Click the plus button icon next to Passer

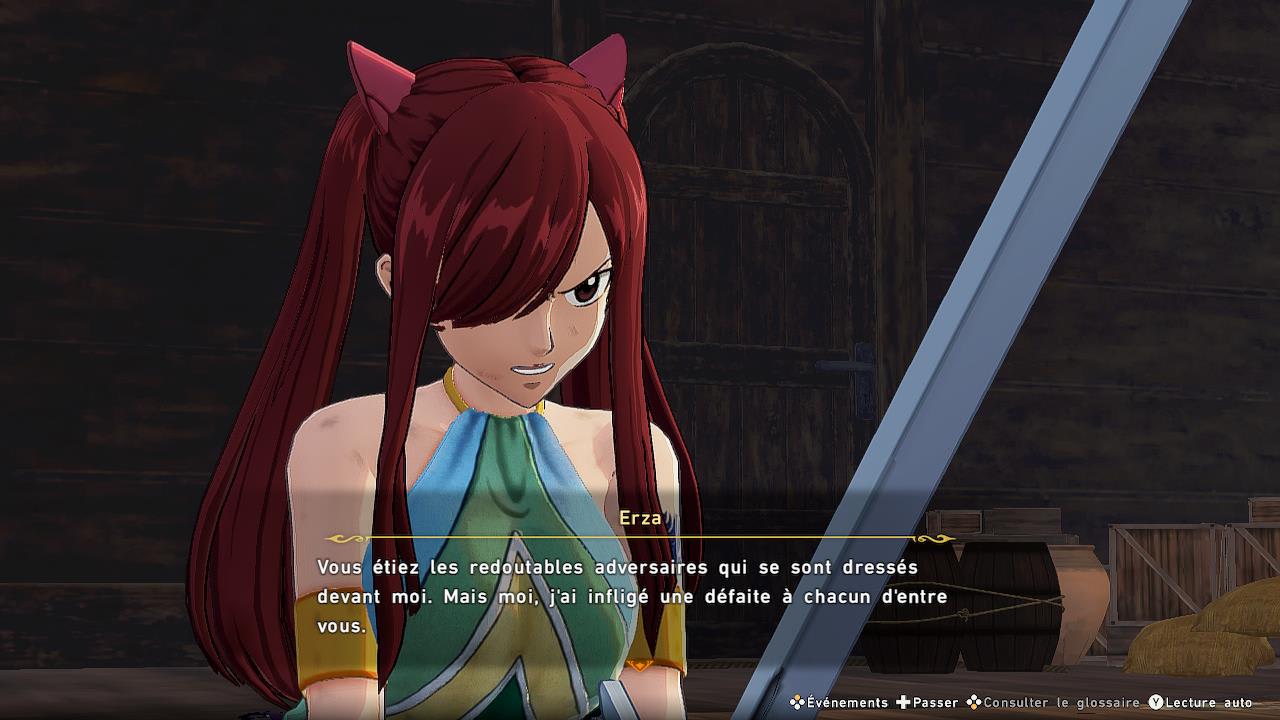point(904,702)
